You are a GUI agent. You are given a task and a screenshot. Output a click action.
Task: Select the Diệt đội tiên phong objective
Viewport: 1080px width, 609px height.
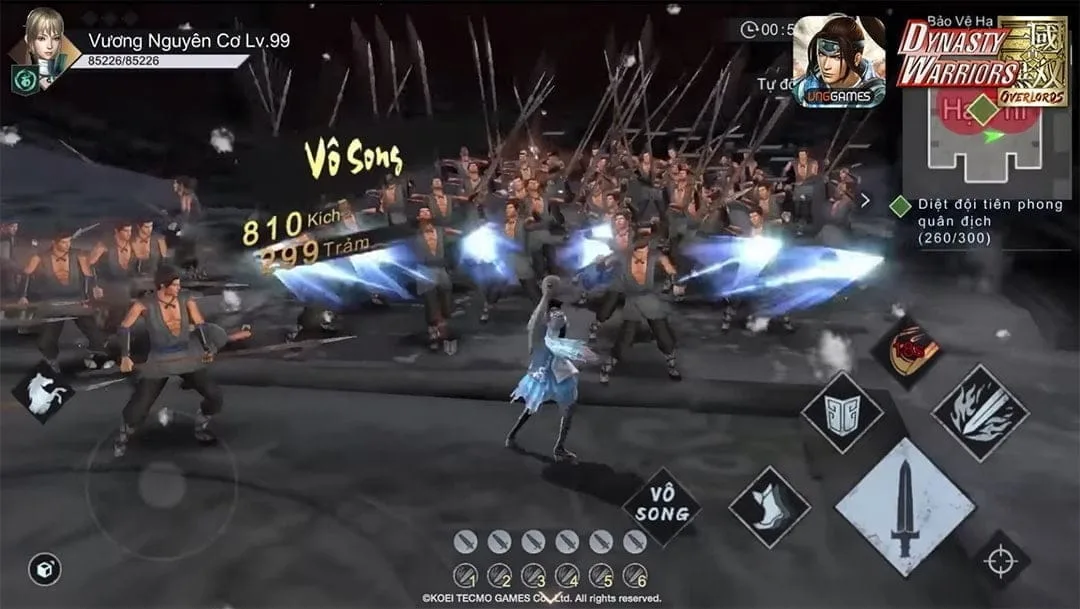[x=975, y=222]
